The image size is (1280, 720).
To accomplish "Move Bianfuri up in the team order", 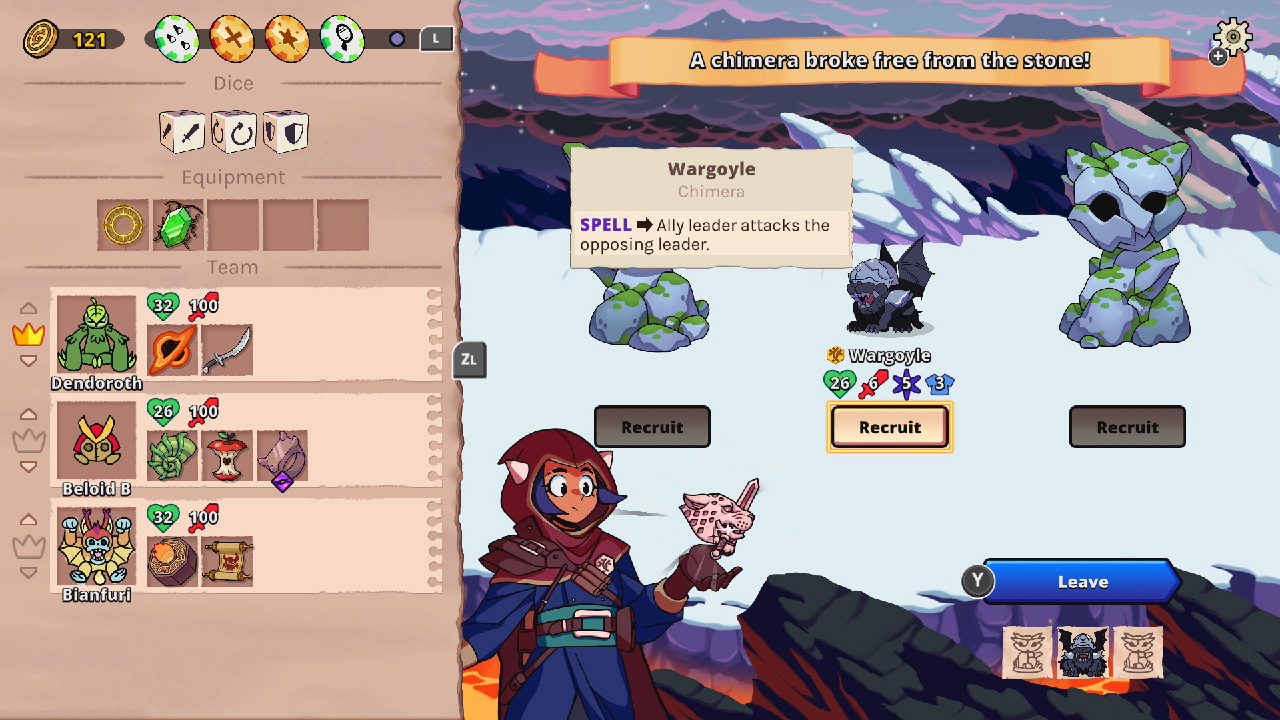I will pos(29,518).
